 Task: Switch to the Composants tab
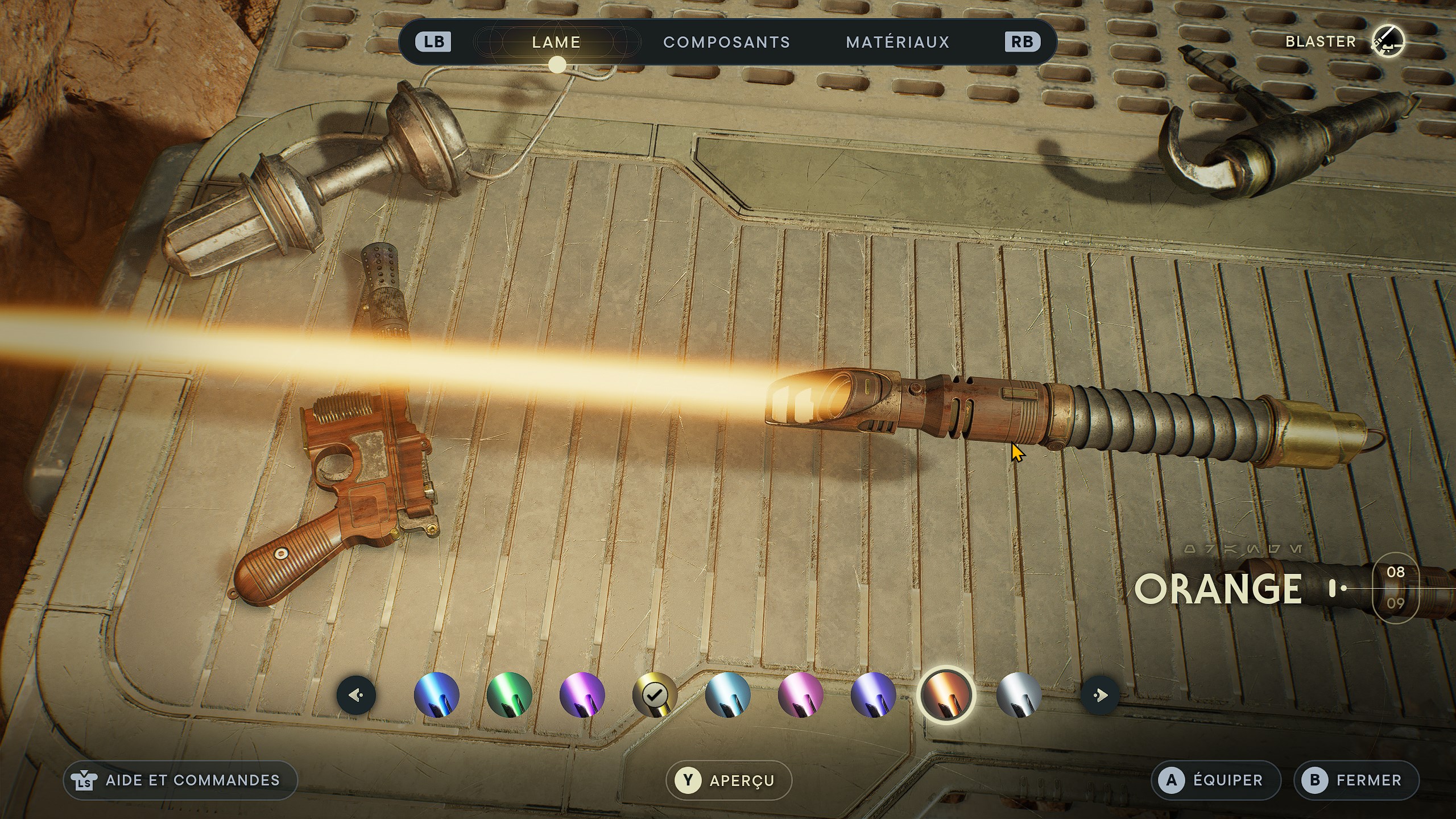726,42
